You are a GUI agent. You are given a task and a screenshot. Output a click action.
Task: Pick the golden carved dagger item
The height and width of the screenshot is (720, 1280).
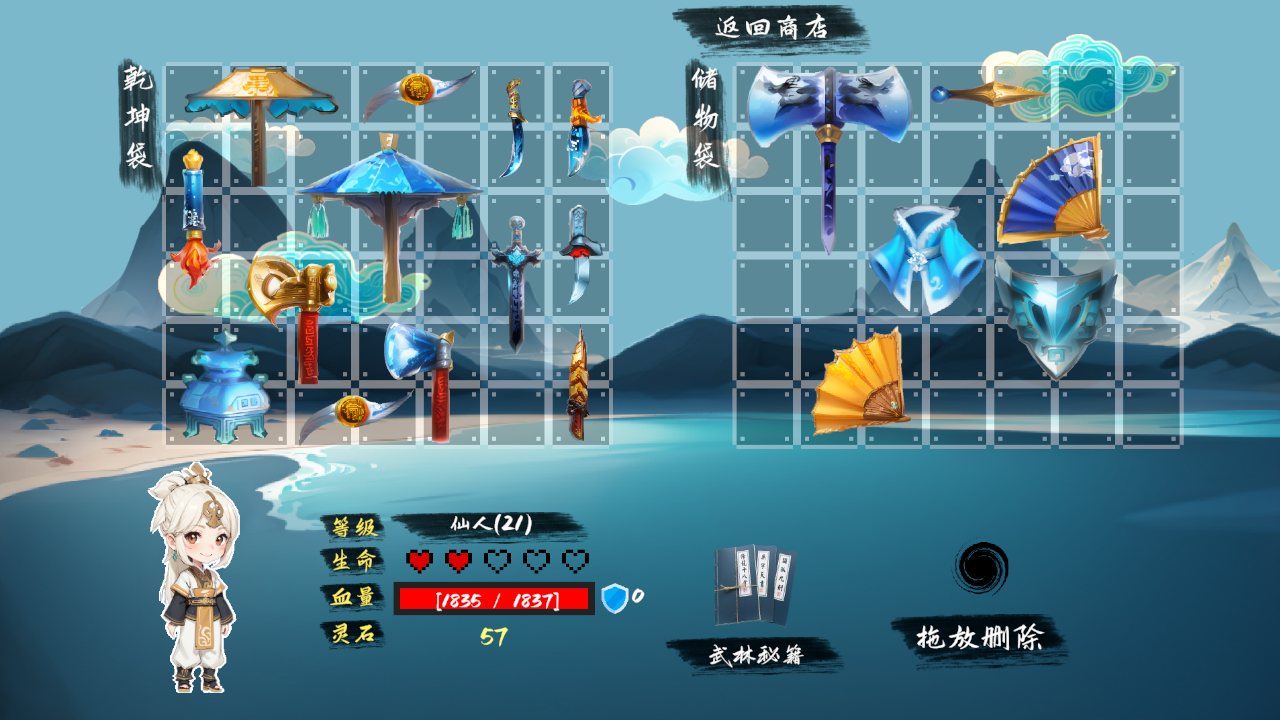click(578, 385)
